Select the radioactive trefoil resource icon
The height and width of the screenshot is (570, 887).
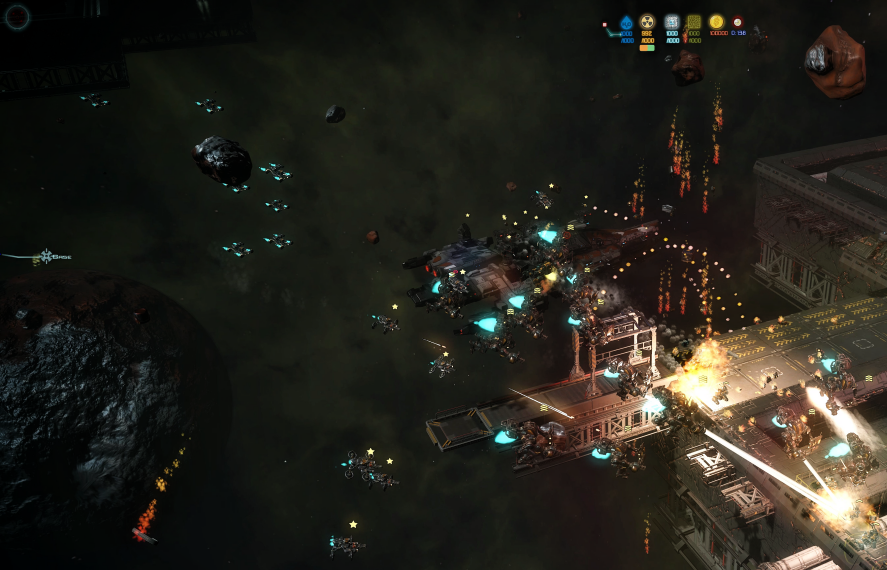point(647,22)
